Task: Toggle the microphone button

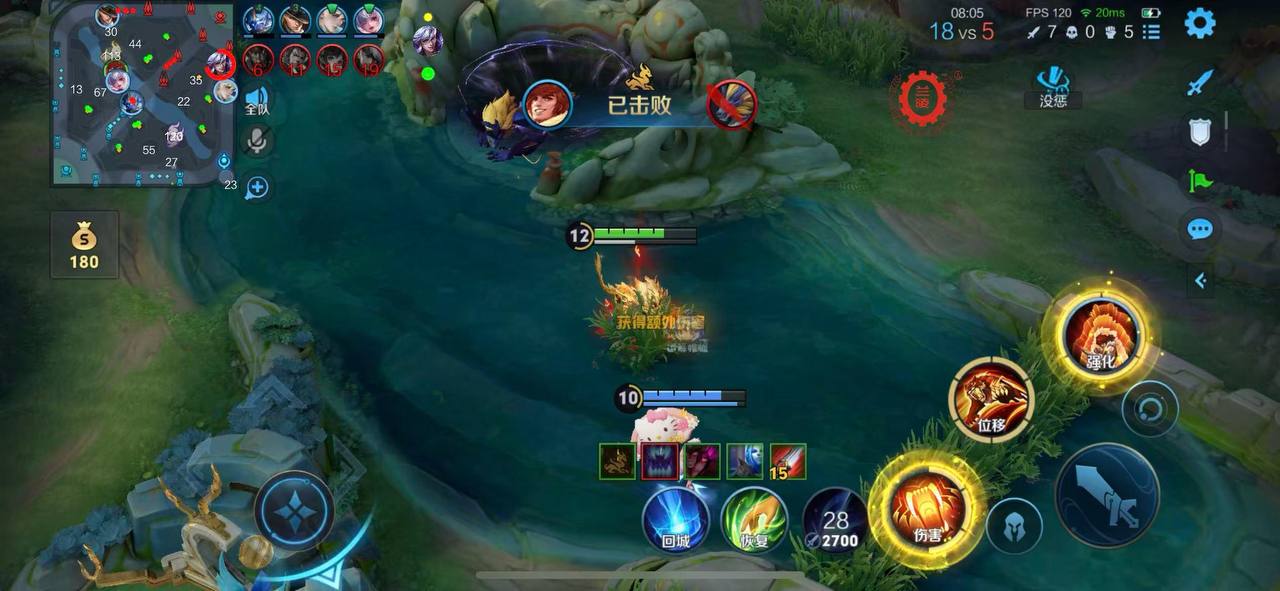Action: click(257, 141)
